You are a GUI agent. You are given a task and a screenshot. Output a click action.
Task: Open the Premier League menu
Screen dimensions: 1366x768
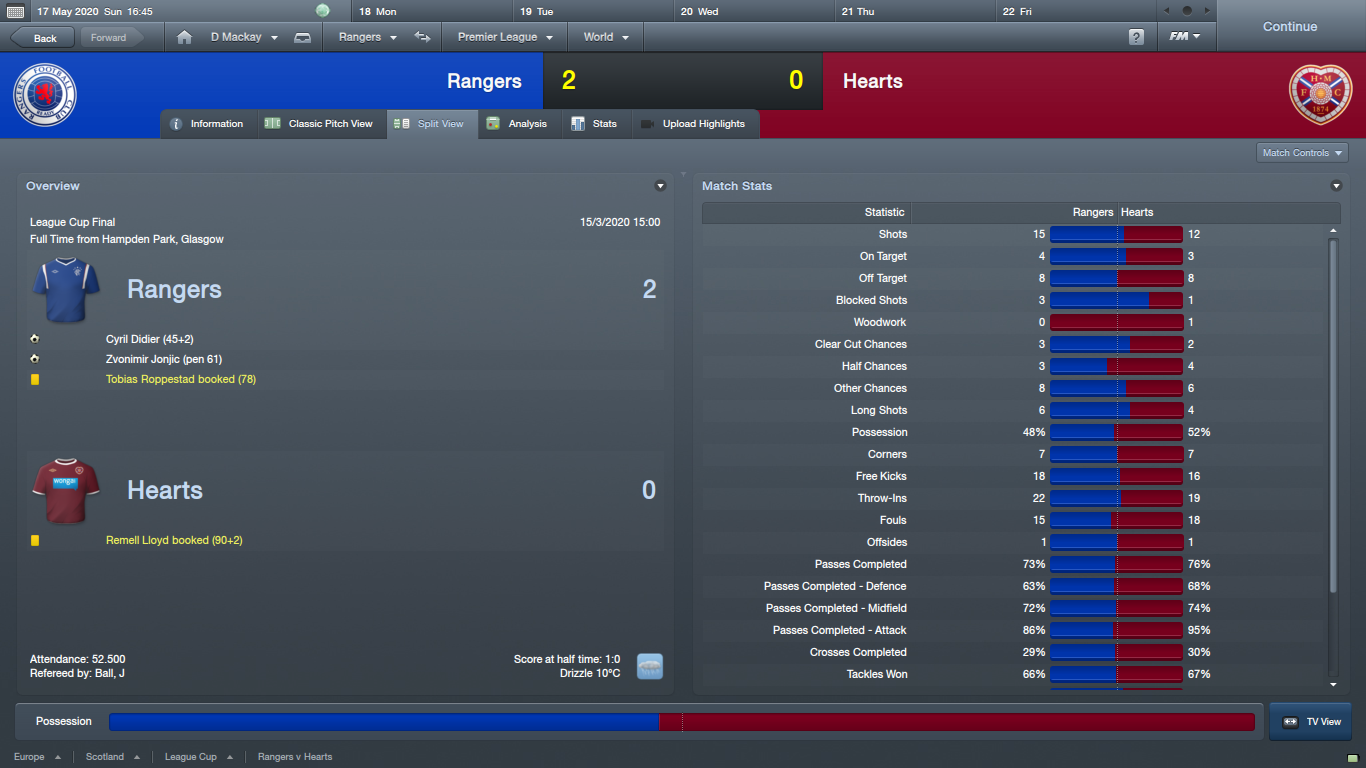pos(505,37)
